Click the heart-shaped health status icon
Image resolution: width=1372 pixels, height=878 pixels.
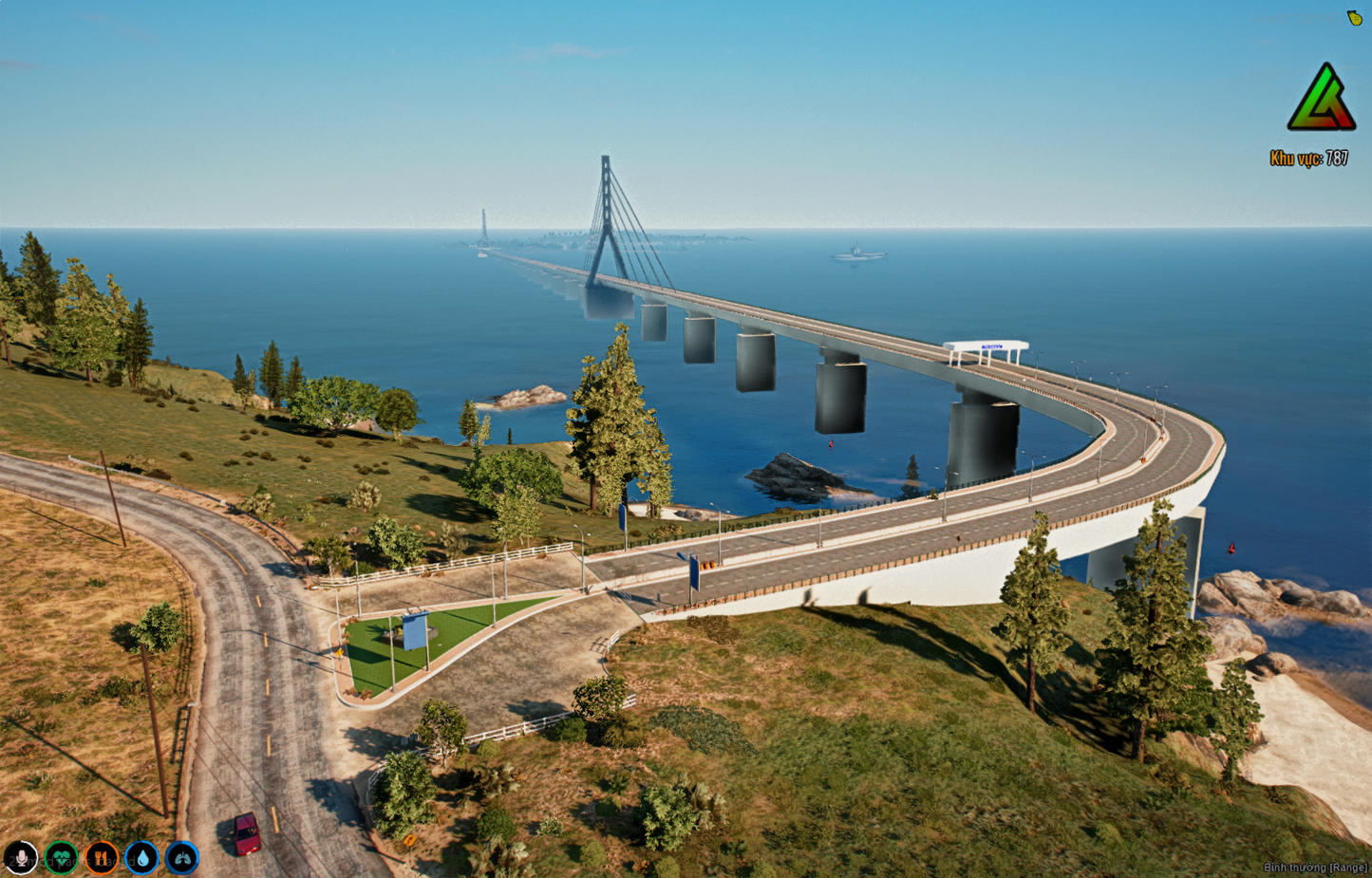click(60, 857)
